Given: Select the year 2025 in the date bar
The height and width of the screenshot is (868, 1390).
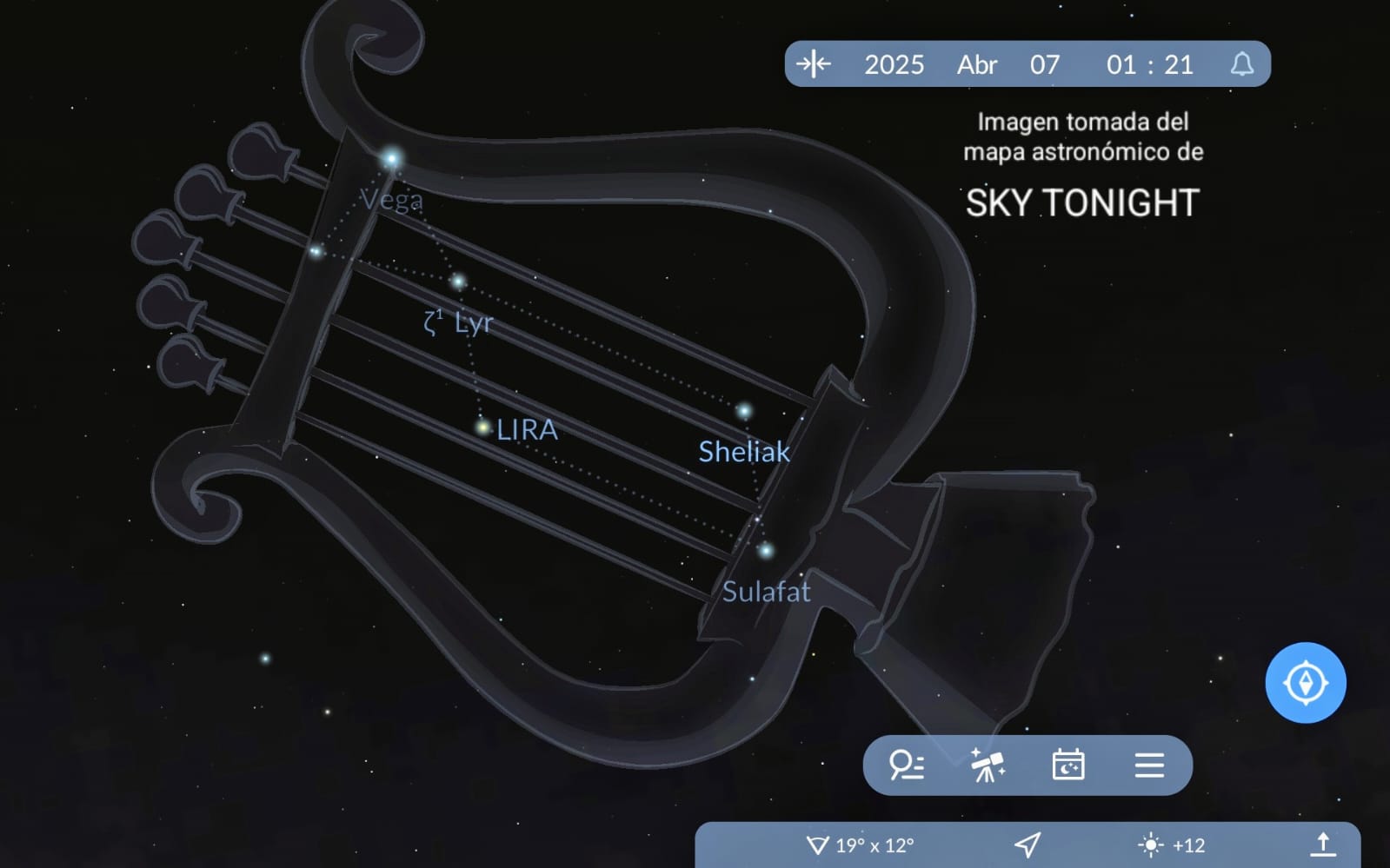Looking at the screenshot, I should [x=894, y=64].
